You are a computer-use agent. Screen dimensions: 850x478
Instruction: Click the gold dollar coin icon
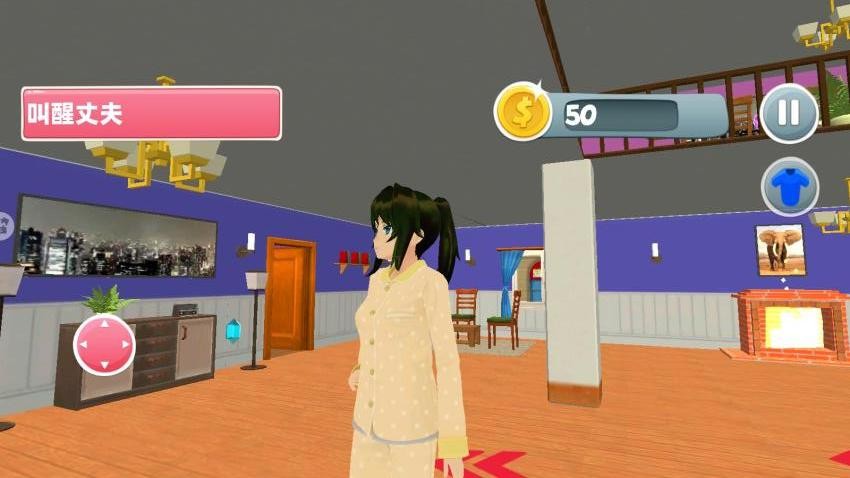click(523, 111)
